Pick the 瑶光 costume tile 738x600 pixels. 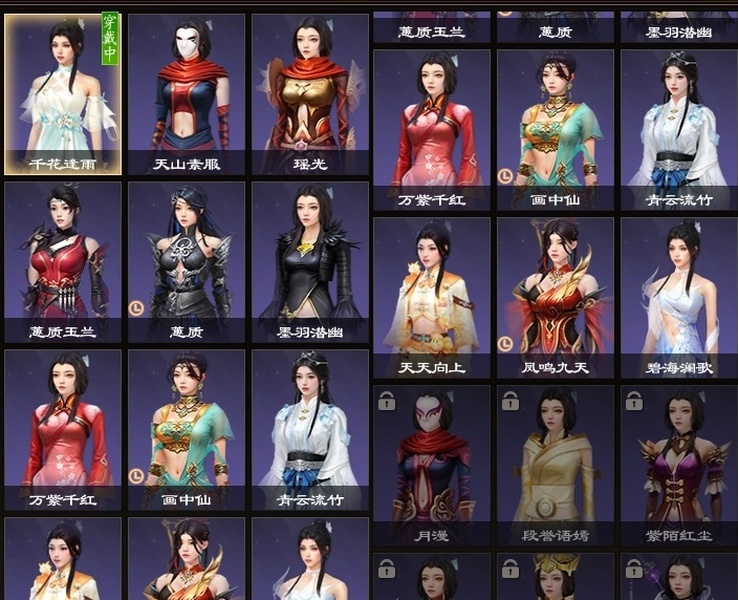click(310, 94)
